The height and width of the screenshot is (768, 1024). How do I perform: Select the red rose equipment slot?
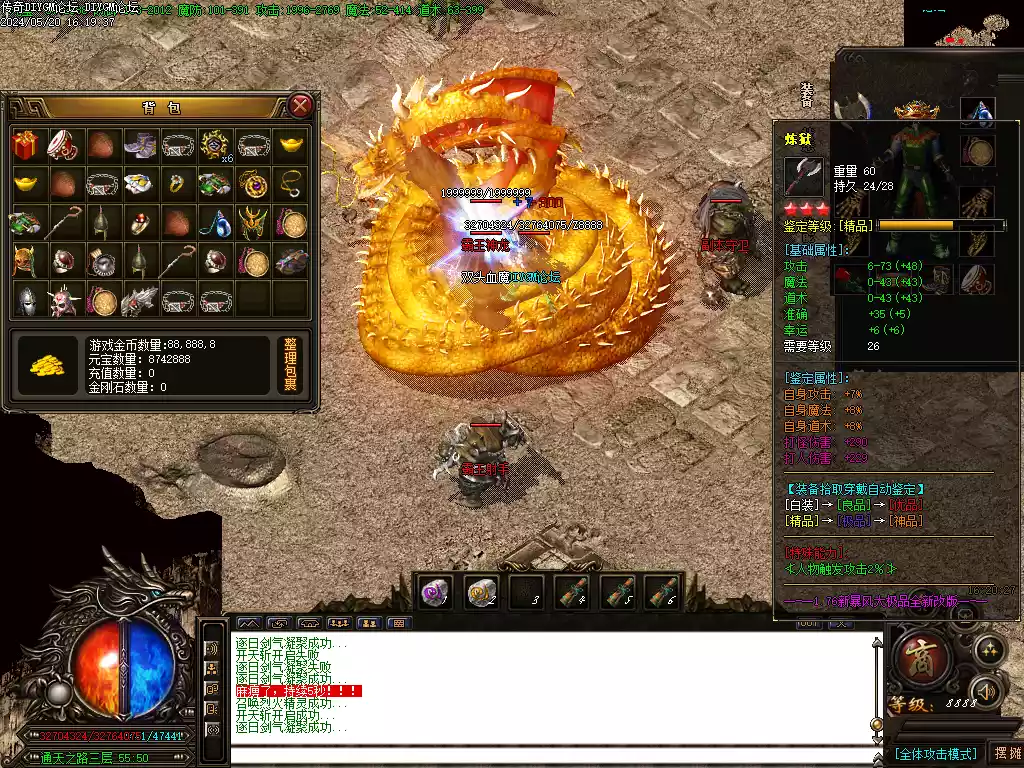point(849,279)
